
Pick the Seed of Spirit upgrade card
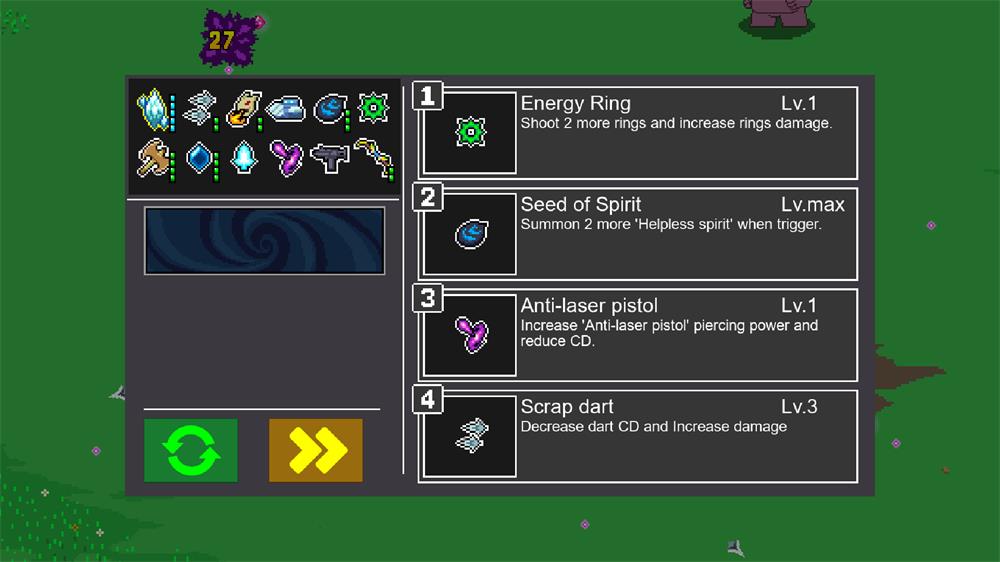point(638,234)
